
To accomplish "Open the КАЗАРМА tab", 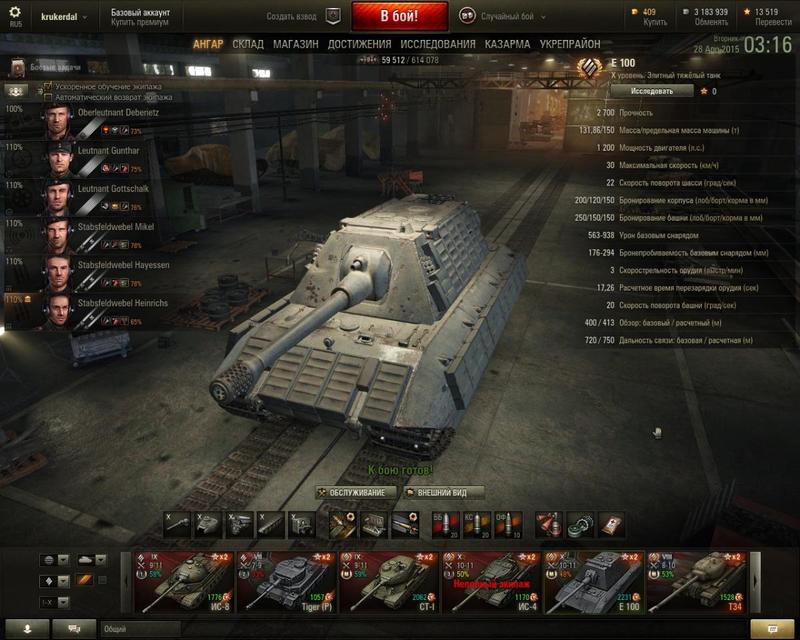I will 508,45.
